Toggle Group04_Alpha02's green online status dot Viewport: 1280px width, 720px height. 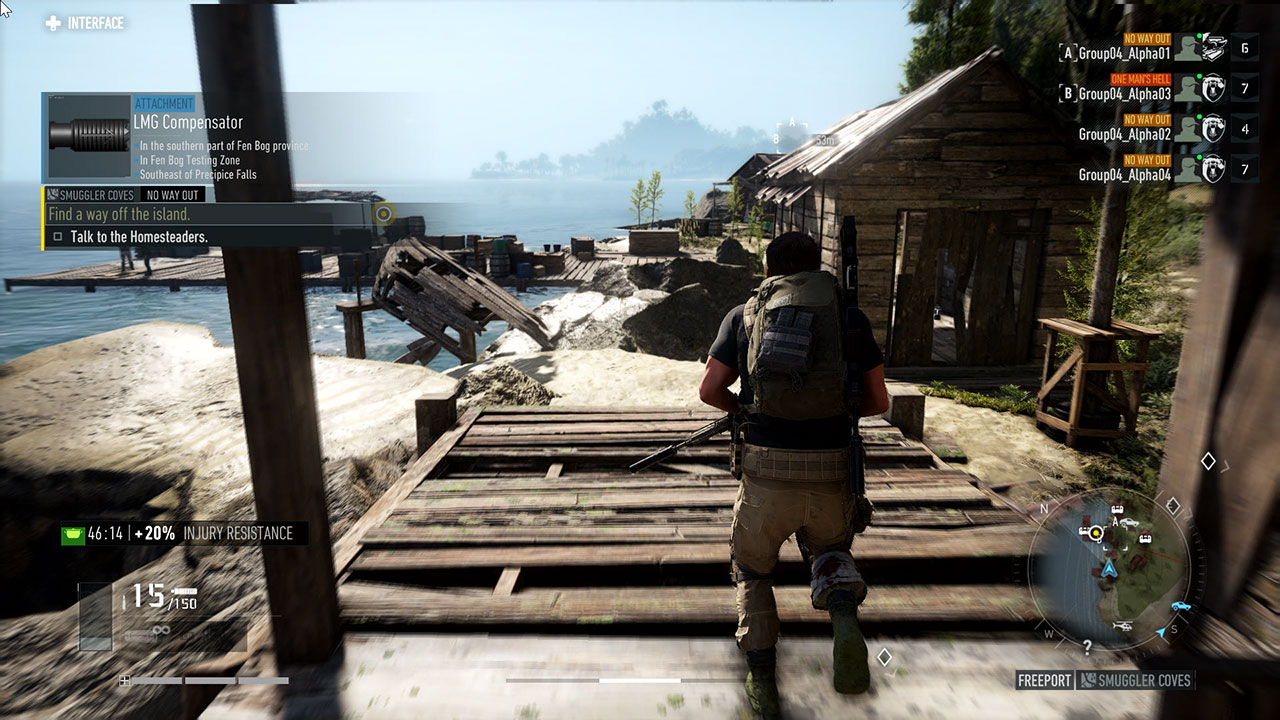(1200, 116)
